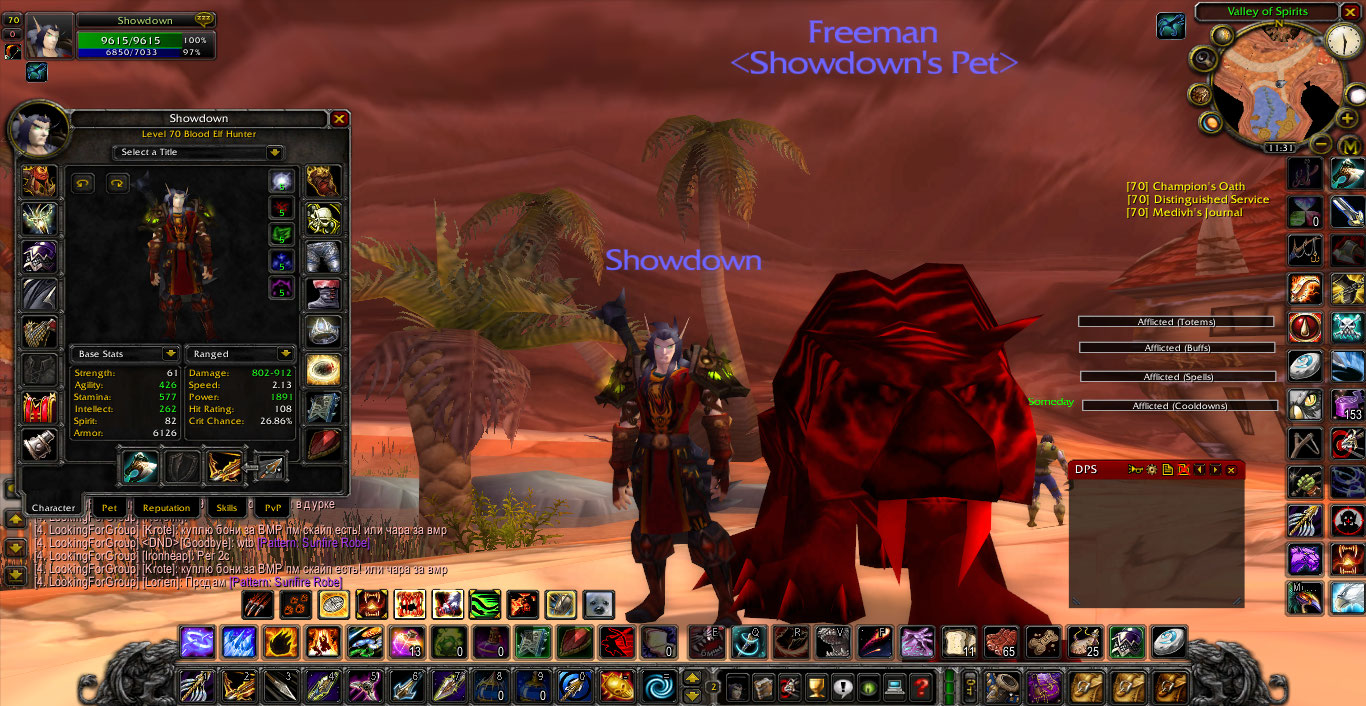Select the equipped crossbow ranged slot
The image size is (1366, 706).
pos(224,467)
